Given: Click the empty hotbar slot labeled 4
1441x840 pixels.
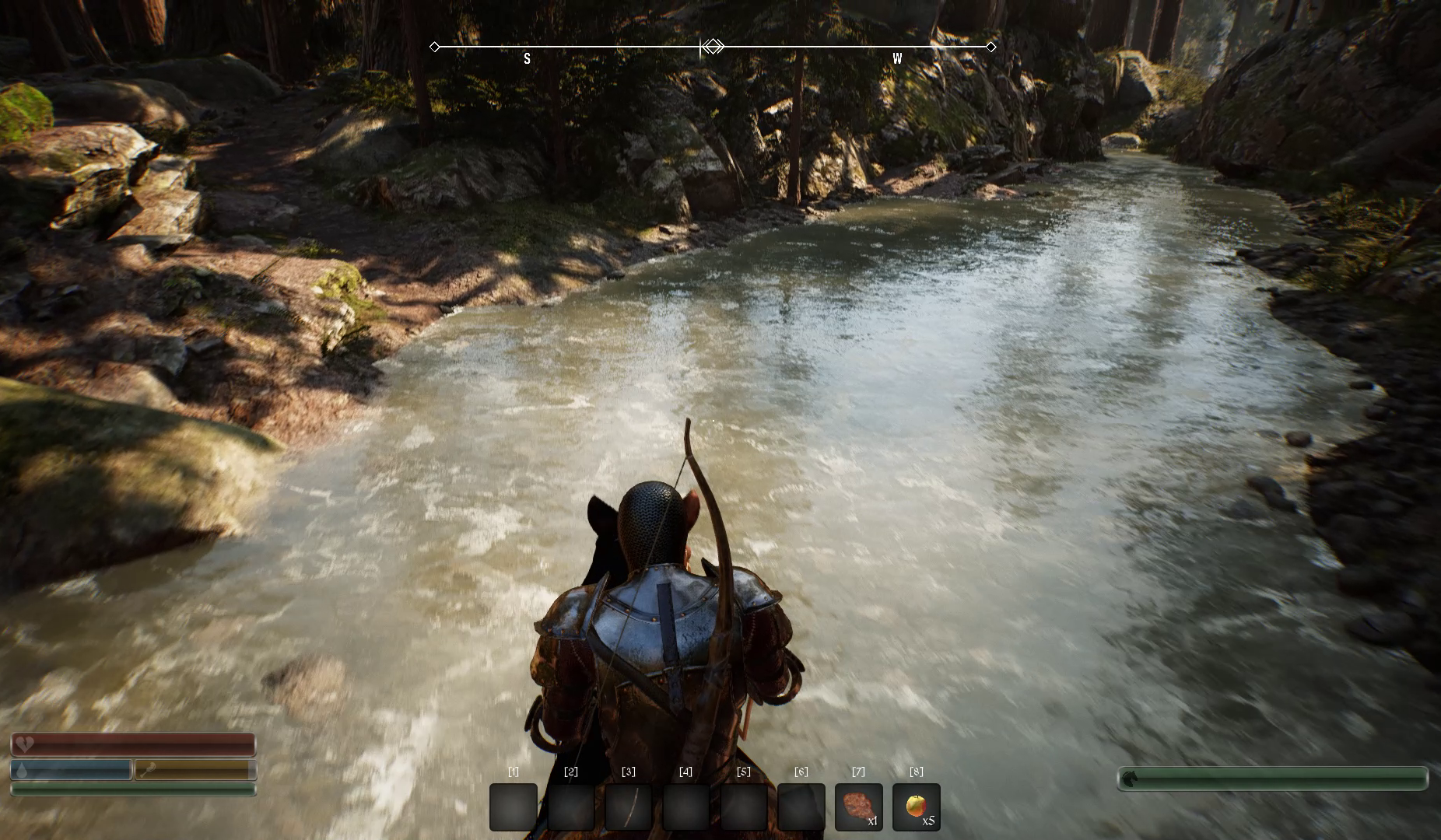Looking at the screenshot, I should tap(686, 807).
